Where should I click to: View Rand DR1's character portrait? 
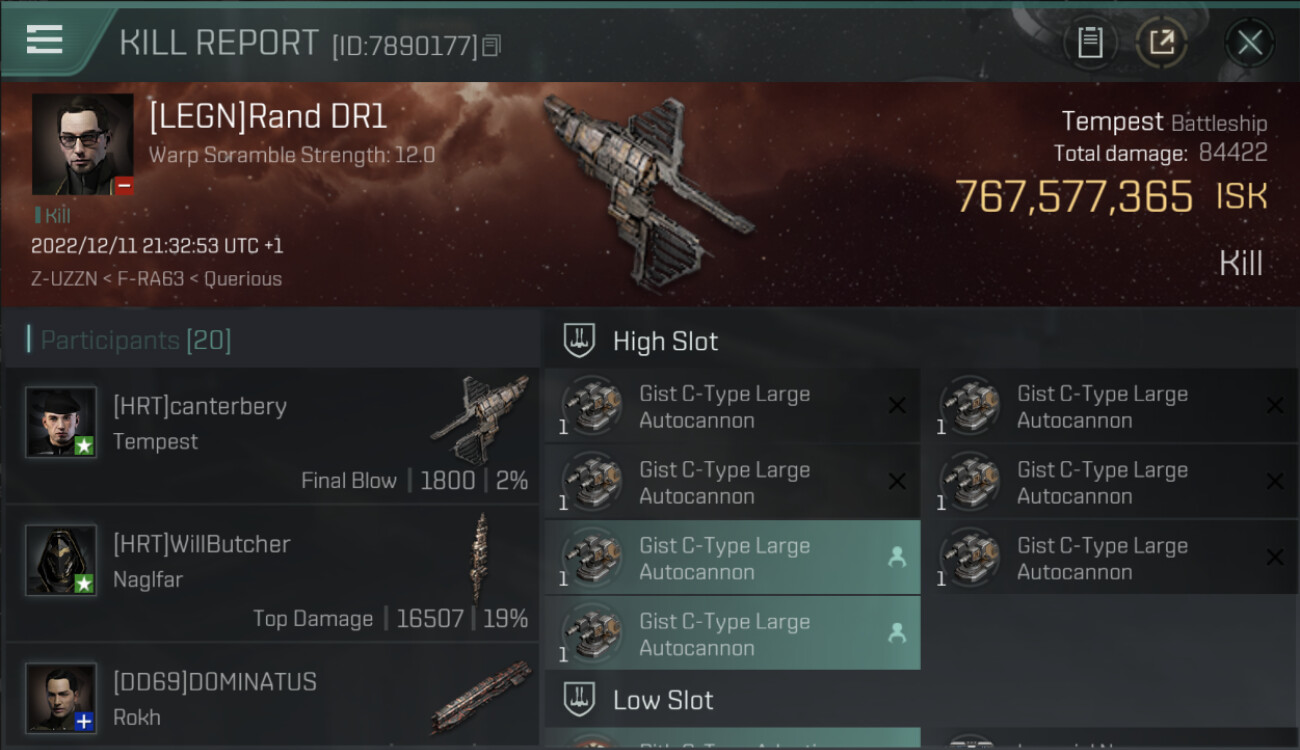(x=82, y=144)
